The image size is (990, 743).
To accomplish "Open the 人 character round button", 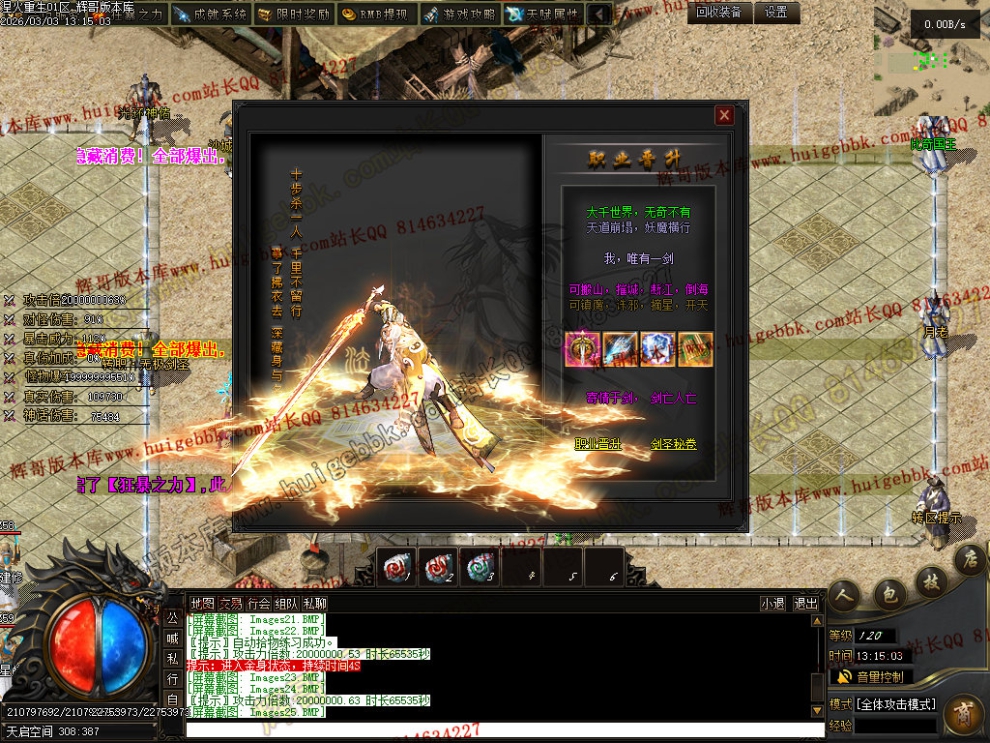I will coord(845,594).
